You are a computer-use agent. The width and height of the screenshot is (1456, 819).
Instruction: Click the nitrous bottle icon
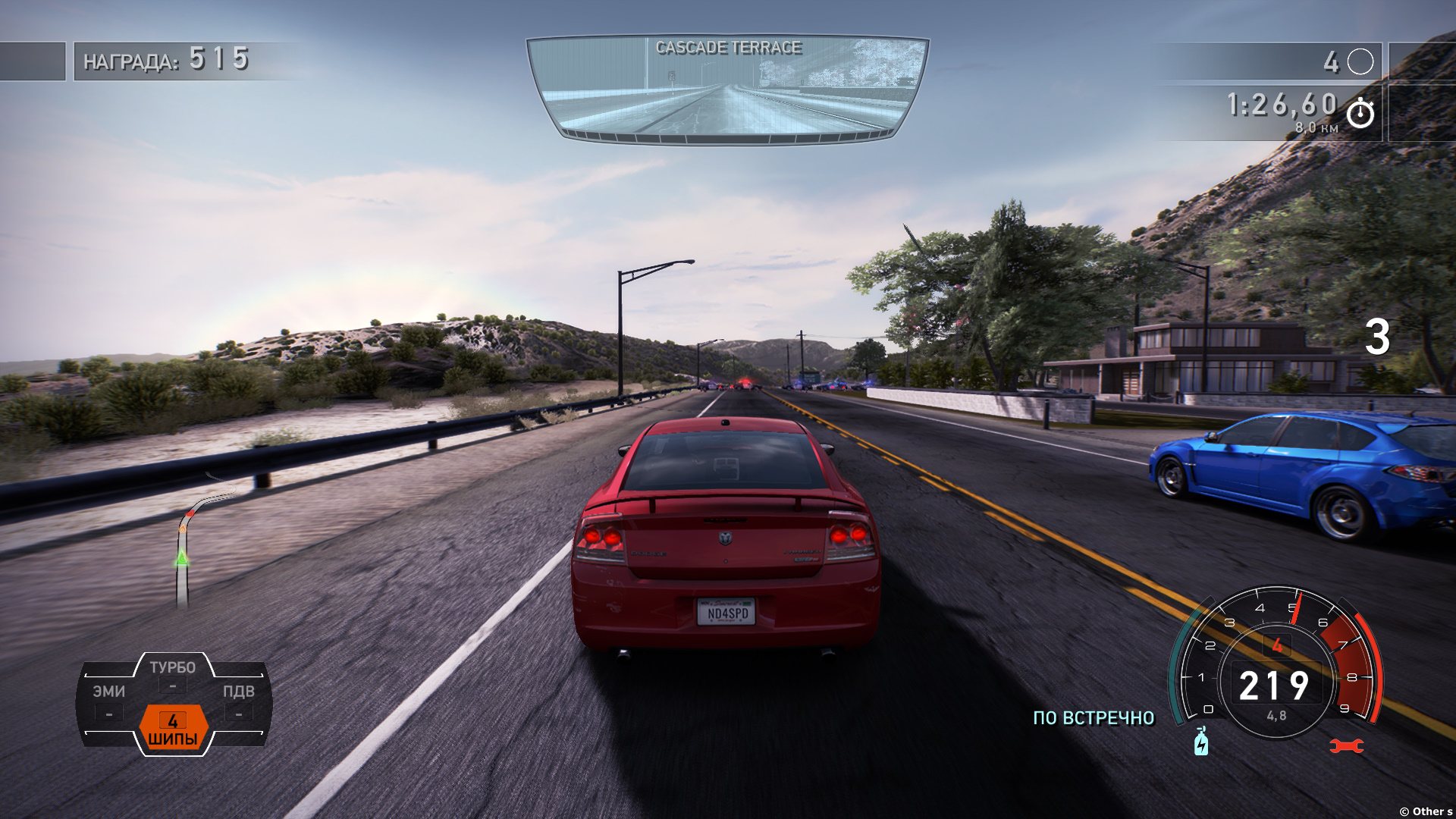point(1201,742)
